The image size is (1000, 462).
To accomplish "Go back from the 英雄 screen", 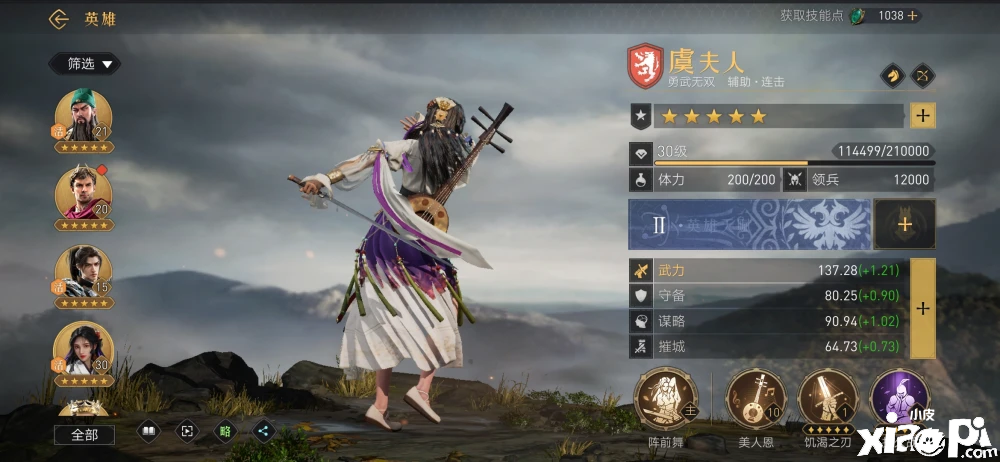I will [x=59, y=19].
